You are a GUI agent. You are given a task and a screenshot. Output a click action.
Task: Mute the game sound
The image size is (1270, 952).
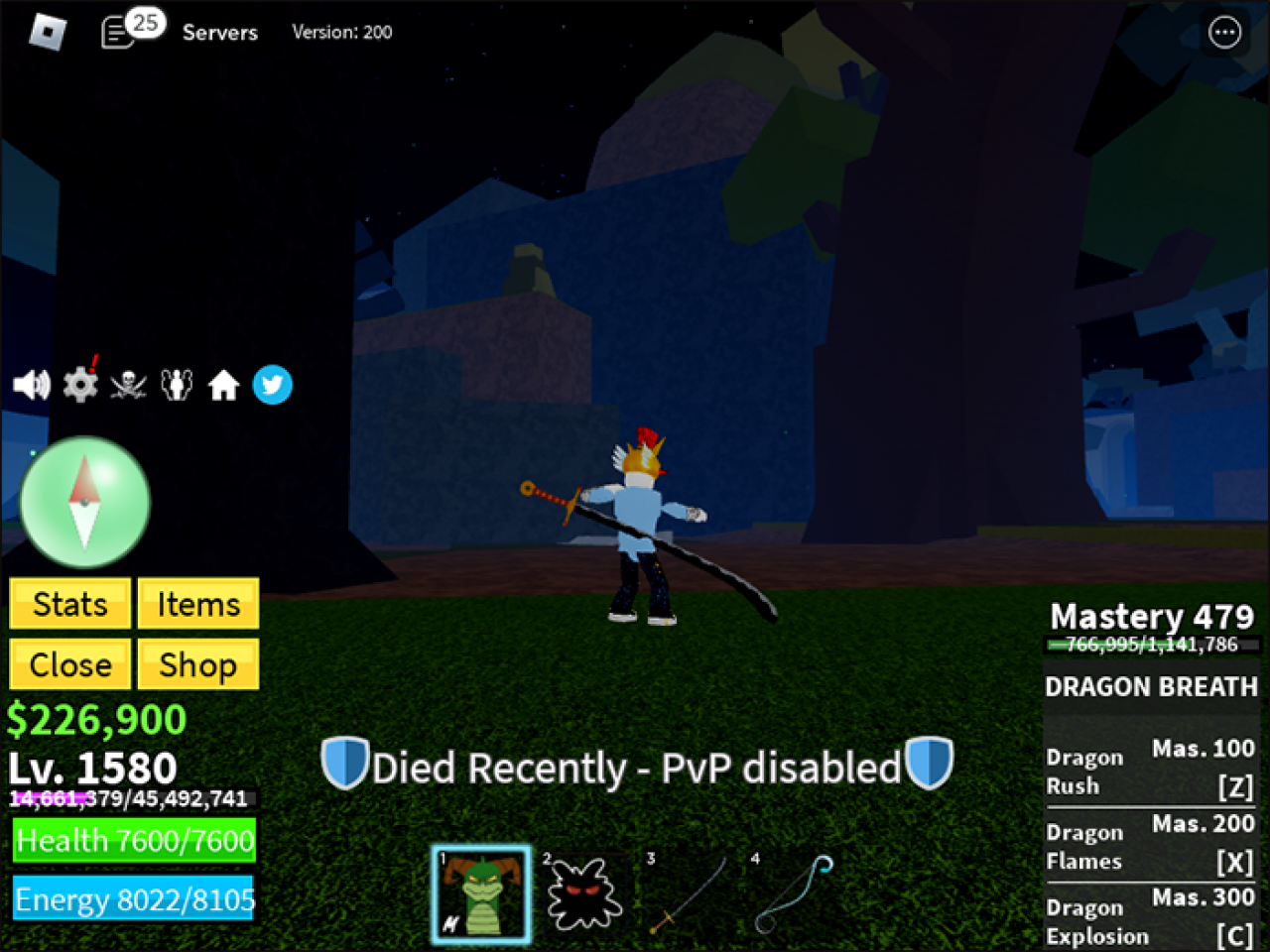pos(33,385)
